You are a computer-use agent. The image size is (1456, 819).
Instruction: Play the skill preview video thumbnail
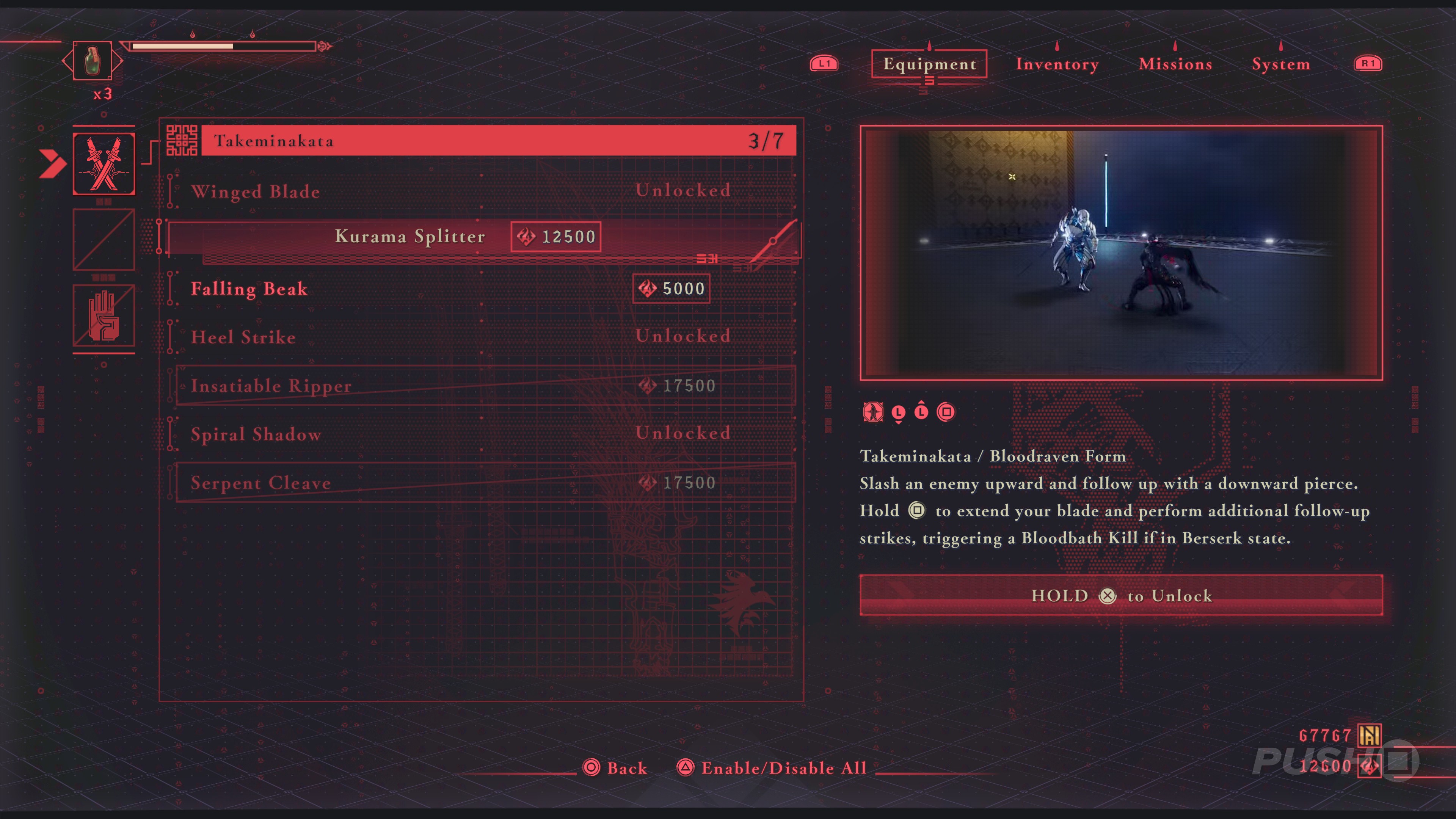coord(1121,253)
